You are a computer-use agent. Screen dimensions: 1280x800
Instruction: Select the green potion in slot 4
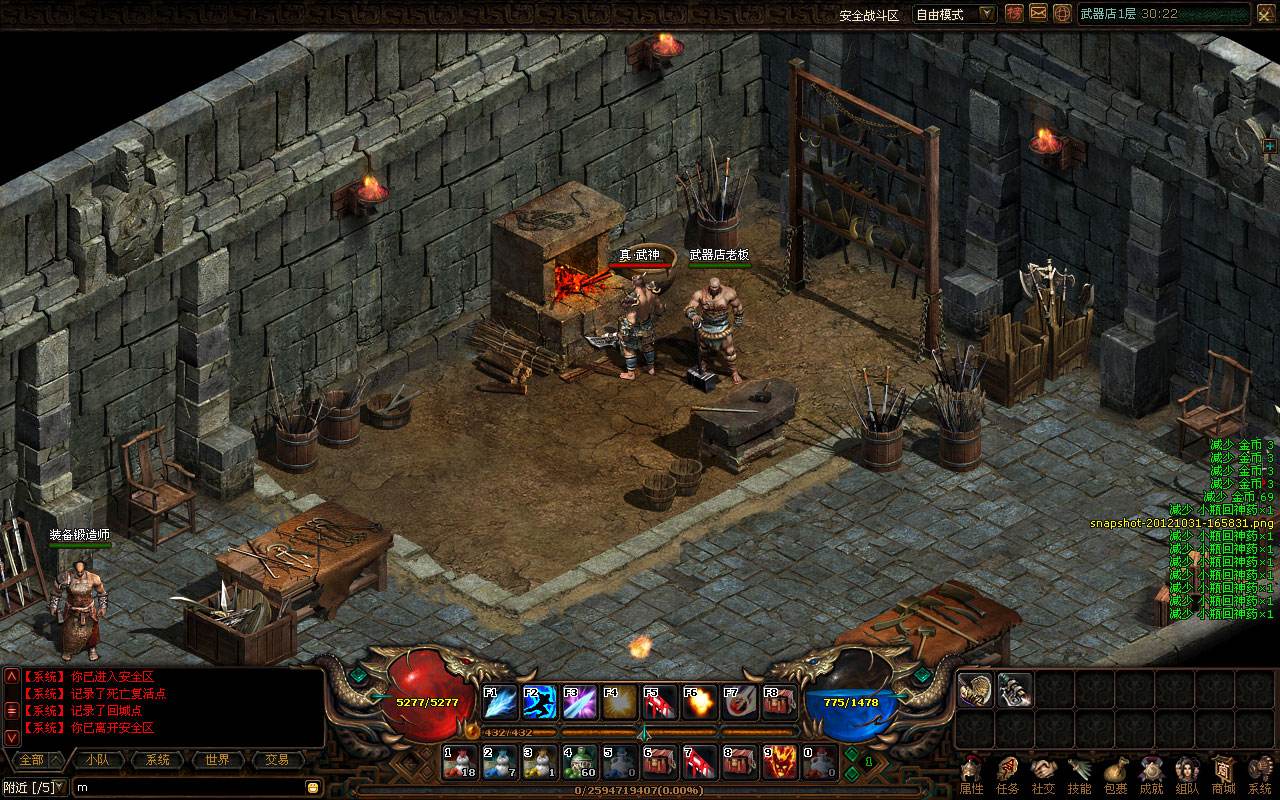pyautogui.click(x=580, y=763)
